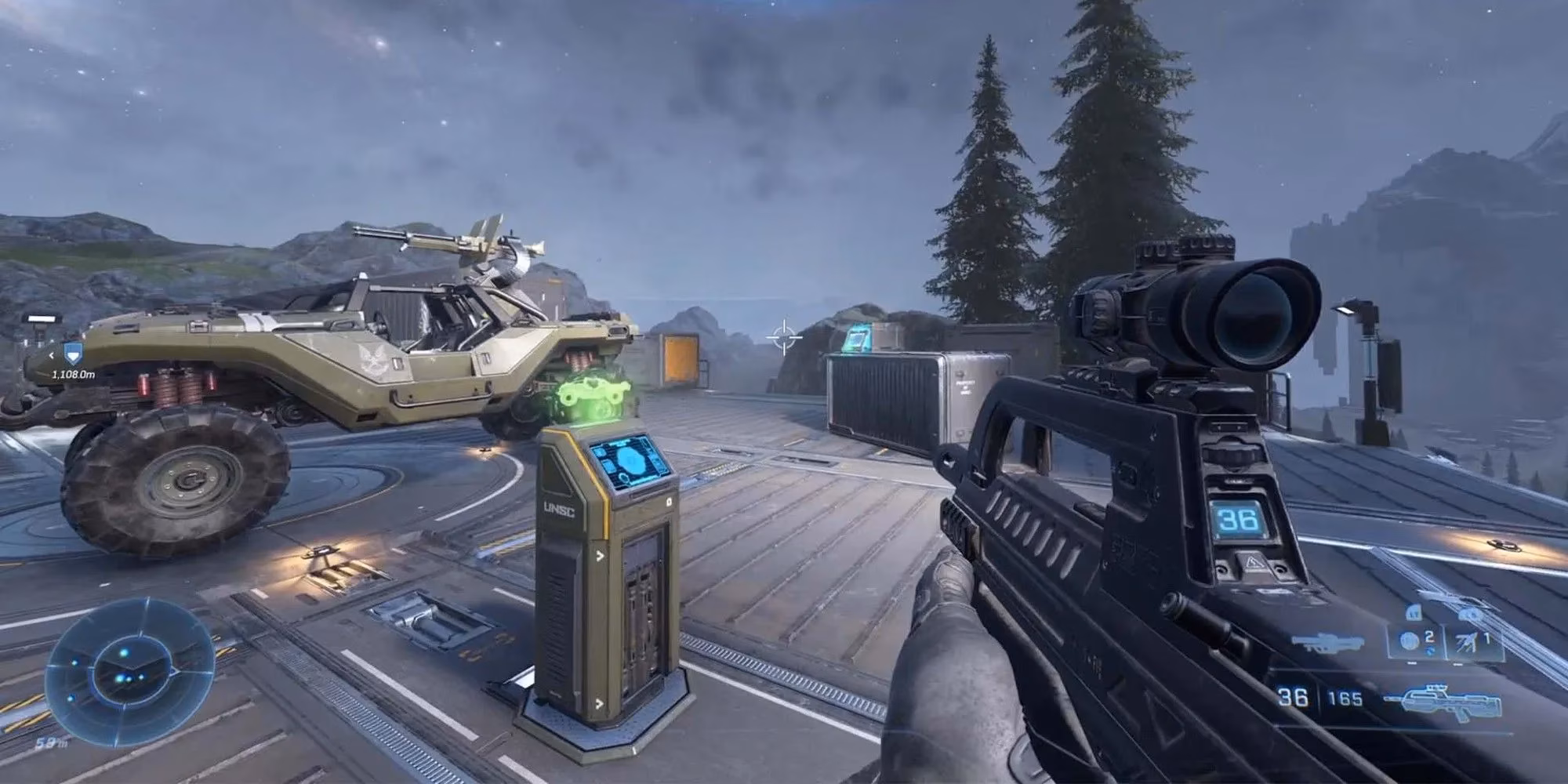Image resolution: width=1568 pixels, height=784 pixels.
Task: Expand the left chevron beside the waypoint marker
Action: pyautogui.click(x=52, y=355)
